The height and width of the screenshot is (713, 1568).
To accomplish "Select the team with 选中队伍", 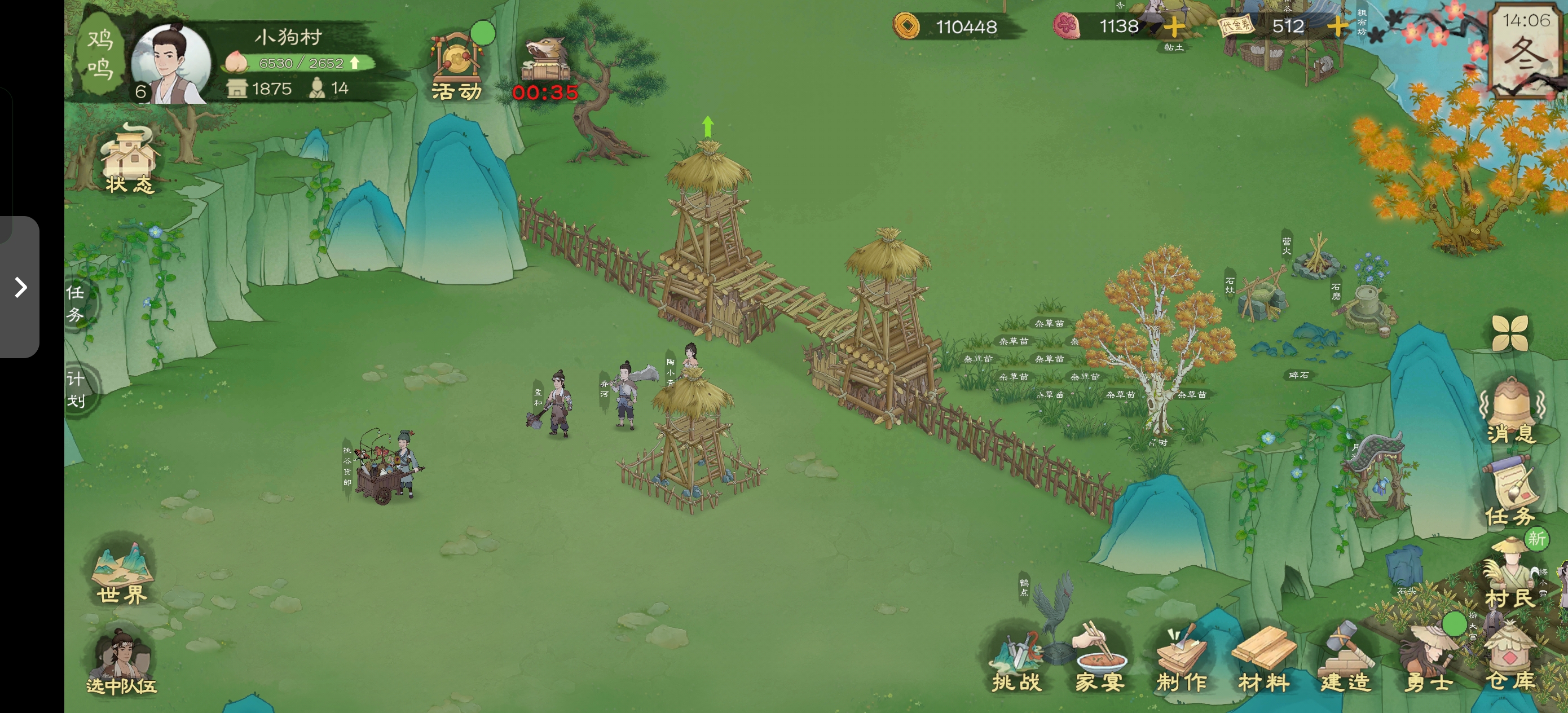I will [122, 664].
